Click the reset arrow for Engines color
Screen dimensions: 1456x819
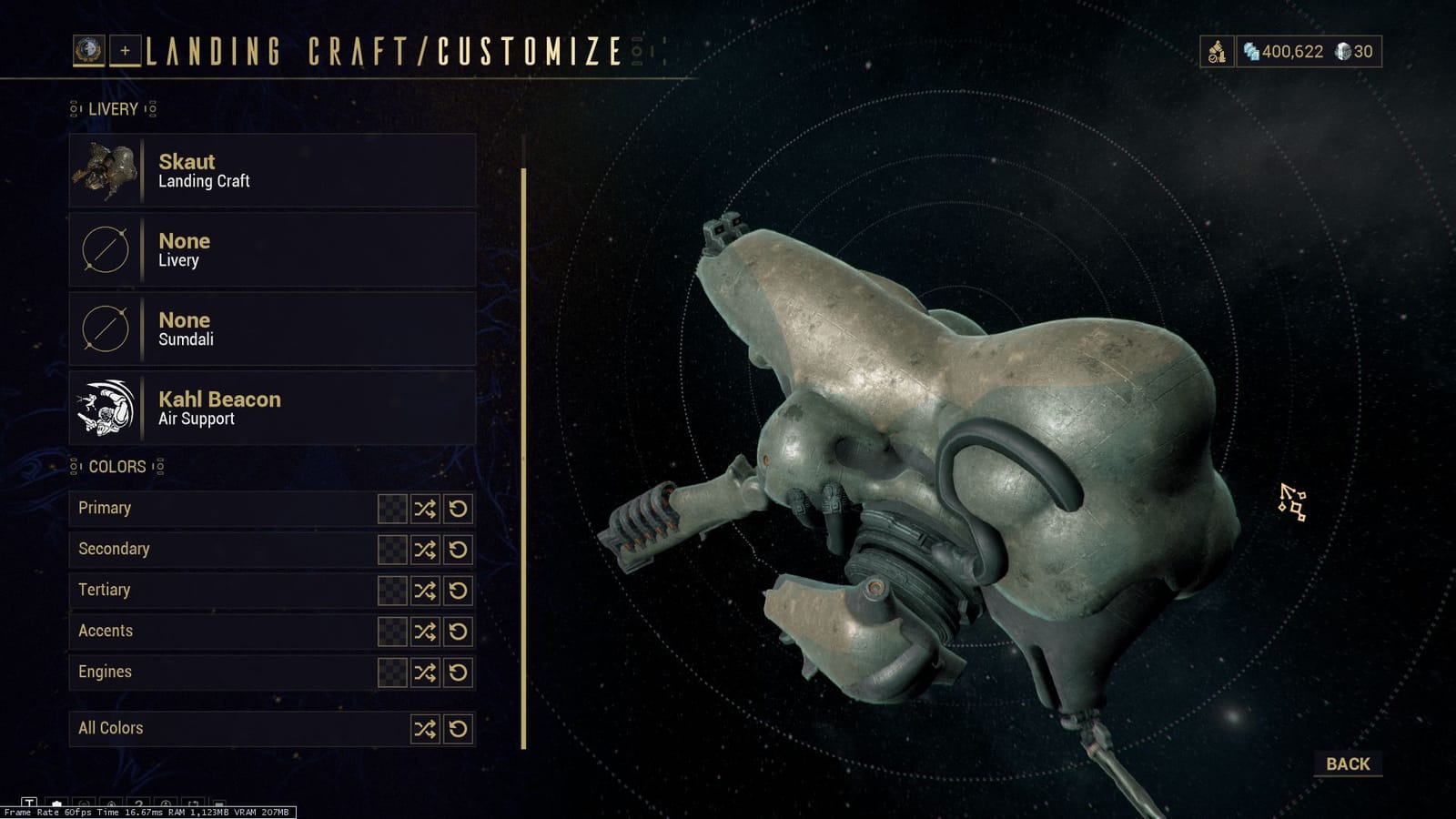point(459,673)
